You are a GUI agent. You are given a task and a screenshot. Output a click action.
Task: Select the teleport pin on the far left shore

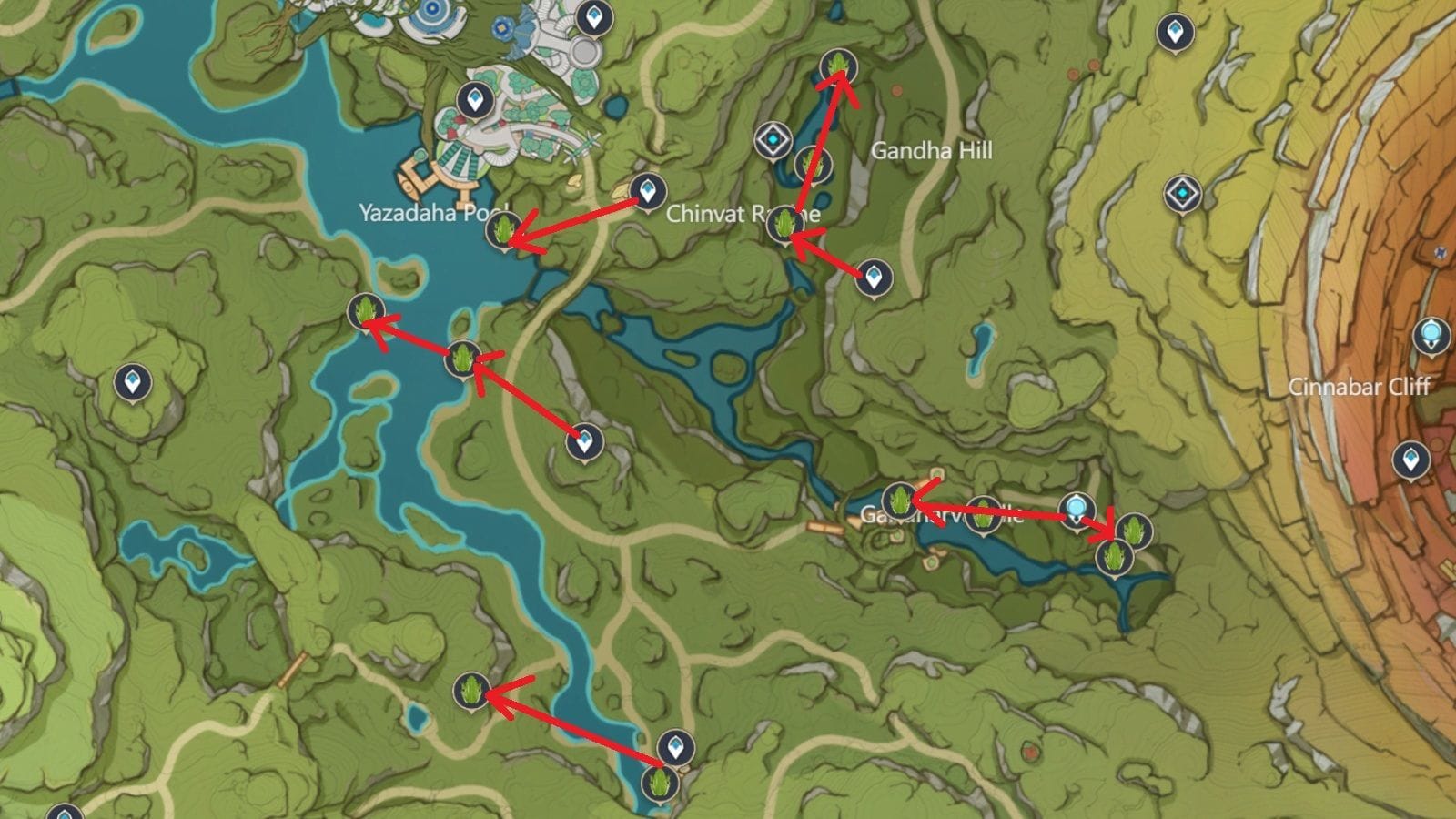pyautogui.click(x=131, y=383)
